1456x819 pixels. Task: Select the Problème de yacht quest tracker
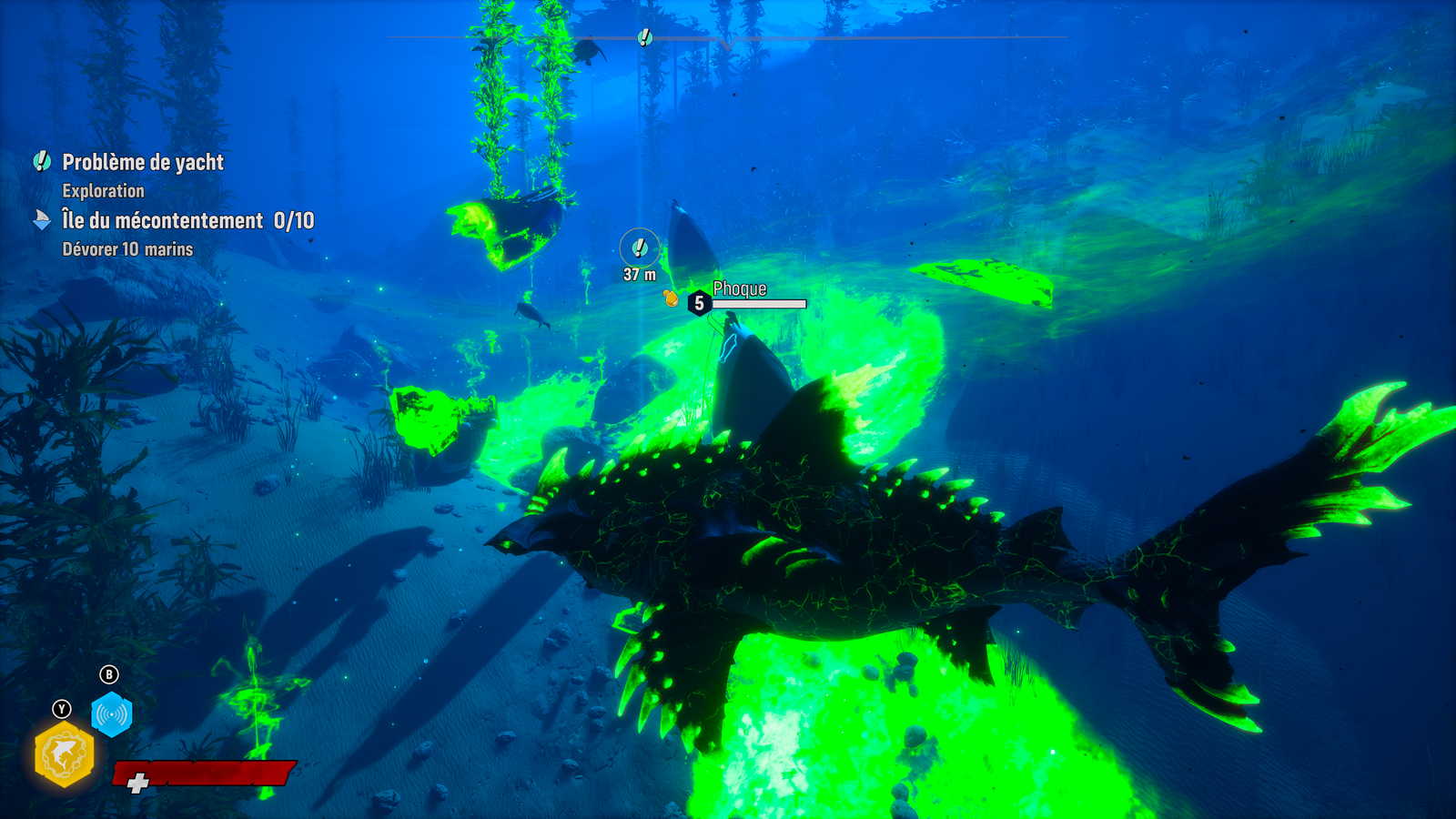point(142,163)
